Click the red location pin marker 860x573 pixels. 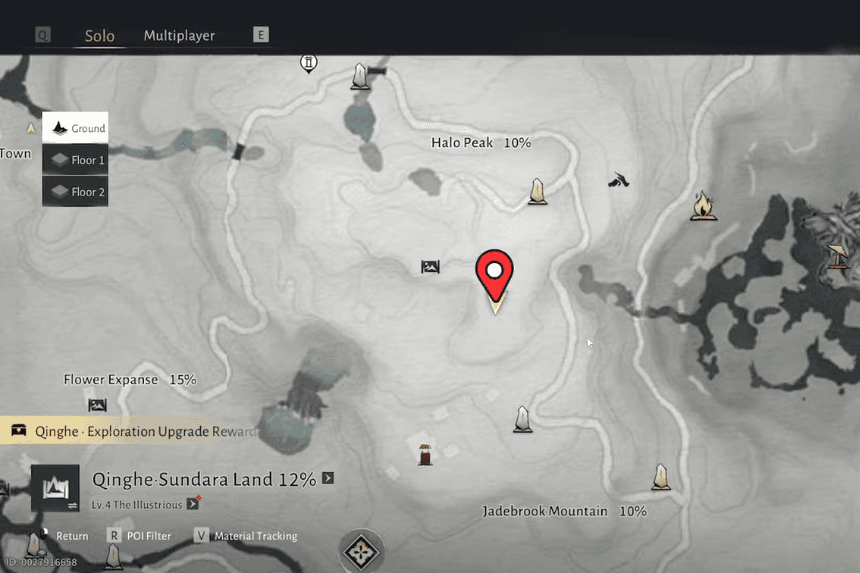(493, 271)
